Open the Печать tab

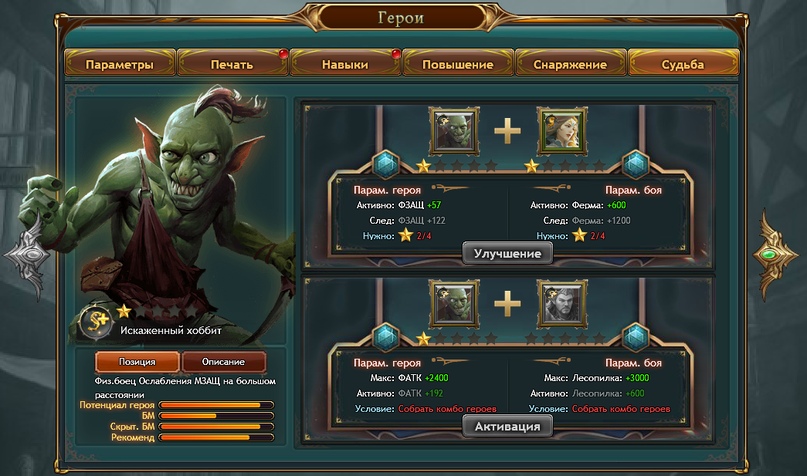(x=232, y=64)
